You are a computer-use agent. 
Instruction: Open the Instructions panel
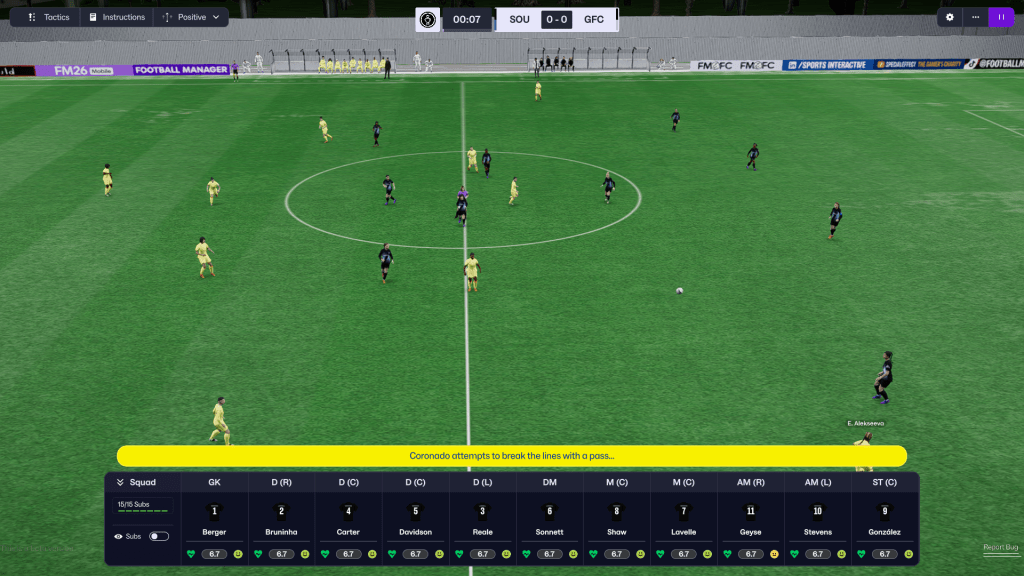pyautogui.click(x=116, y=17)
